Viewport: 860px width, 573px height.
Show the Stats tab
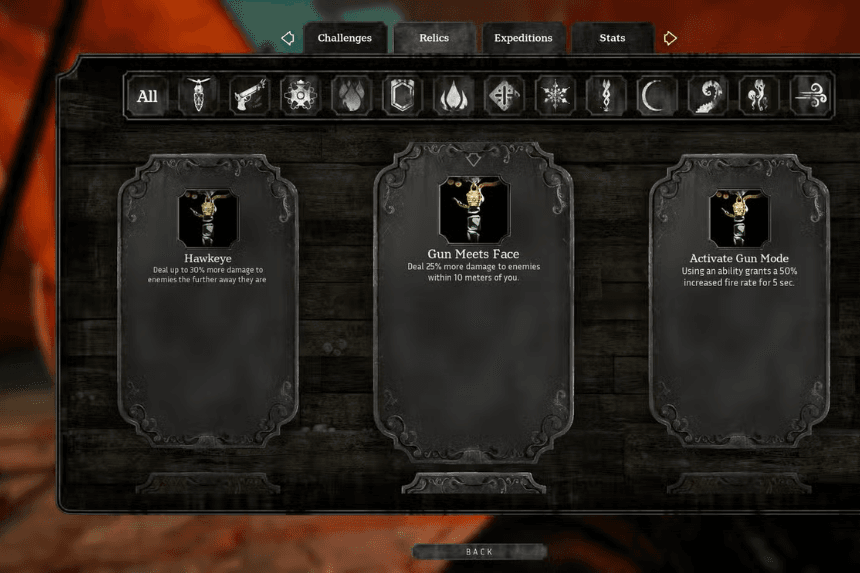point(612,38)
